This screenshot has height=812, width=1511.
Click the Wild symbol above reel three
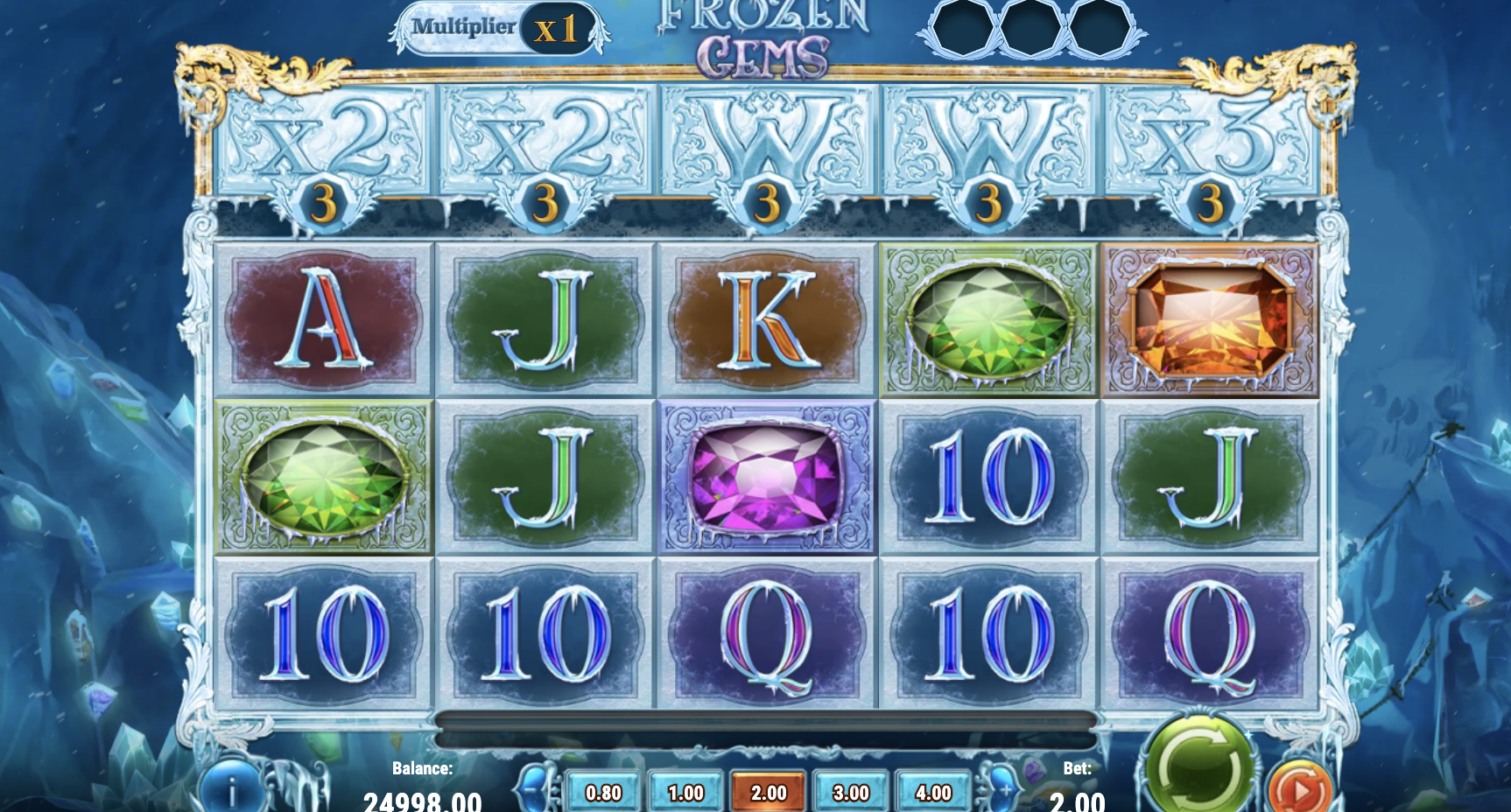[766, 140]
